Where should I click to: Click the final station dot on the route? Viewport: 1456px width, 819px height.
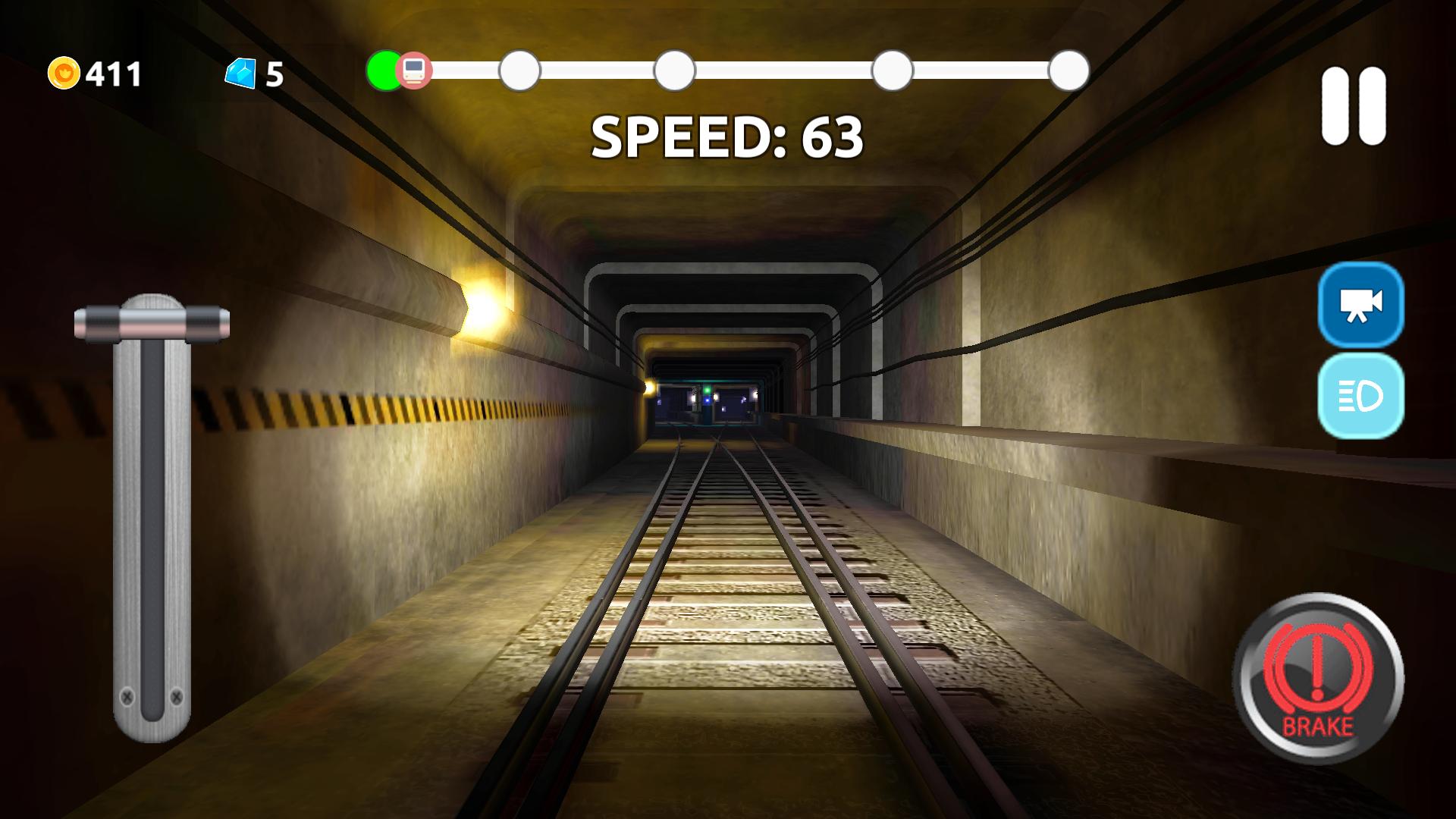[x=1068, y=71]
